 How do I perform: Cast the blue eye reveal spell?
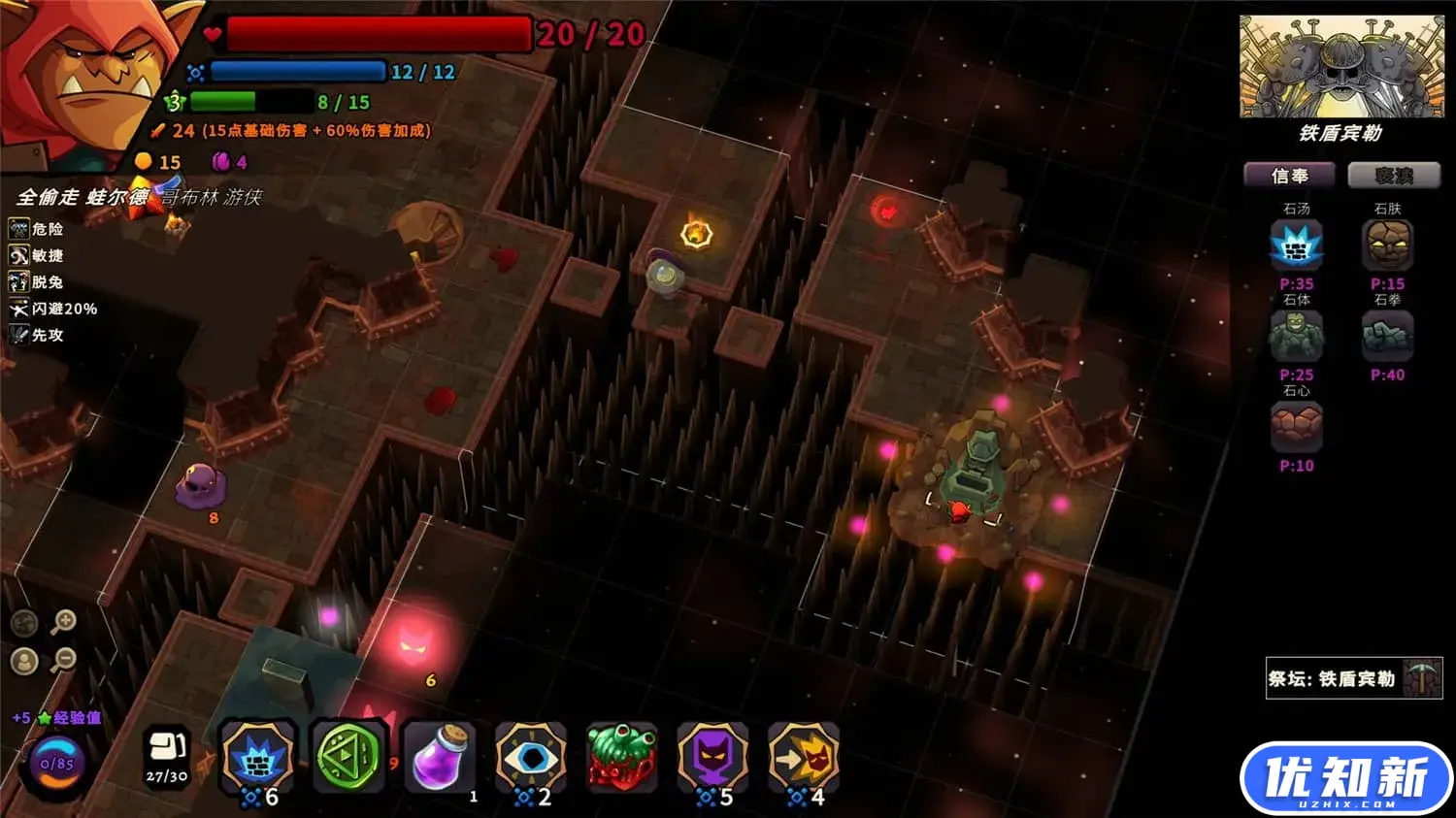pos(531,757)
